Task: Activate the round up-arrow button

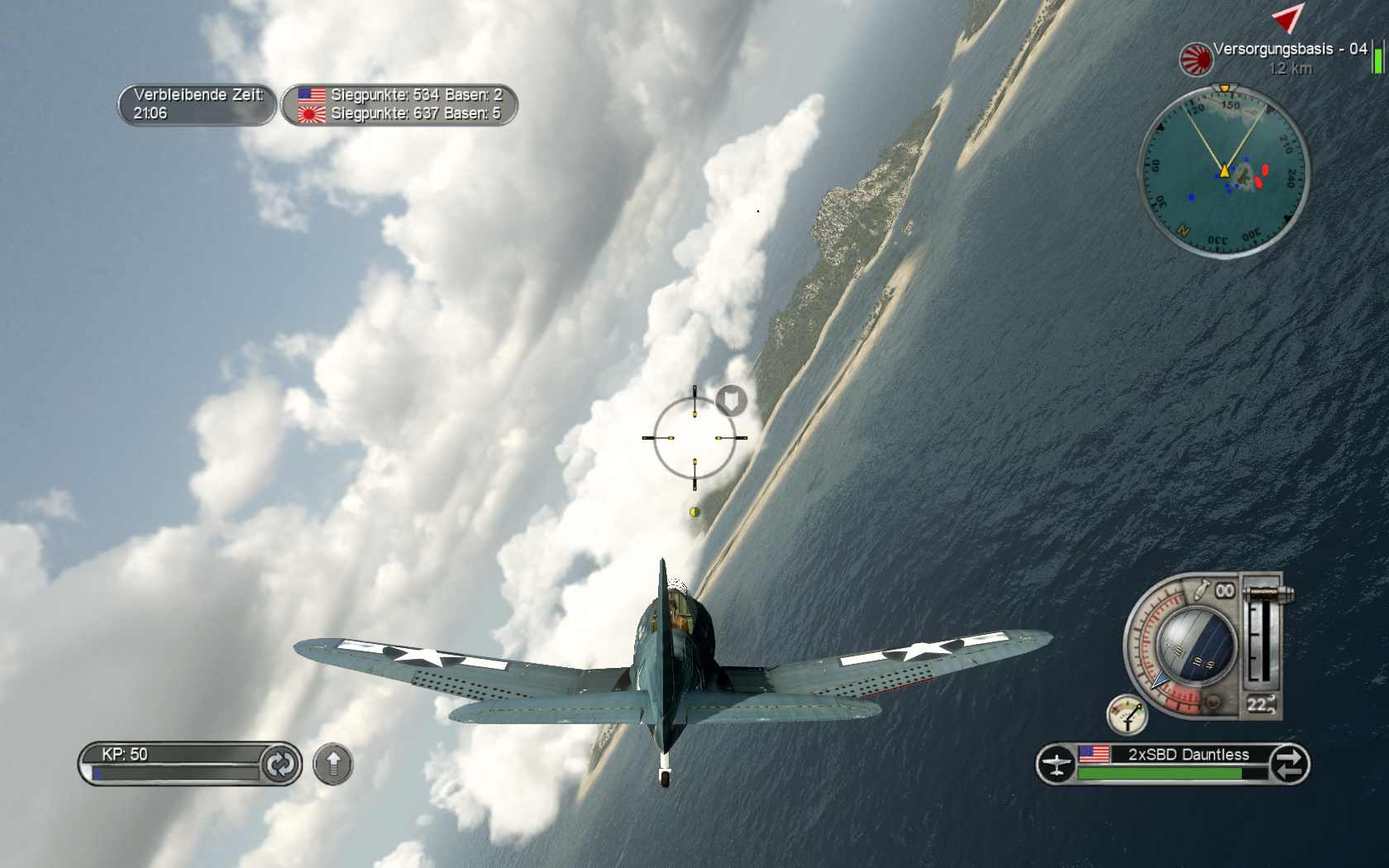Action: pyautogui.click(x=333, y=764)
